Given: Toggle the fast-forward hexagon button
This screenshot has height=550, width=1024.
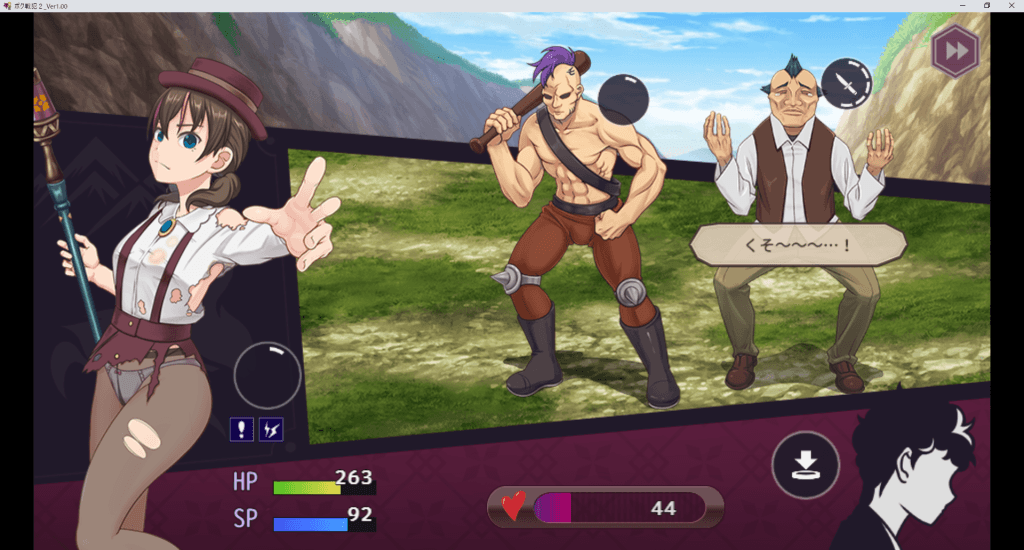Looking at the screenshot, I should point(955,52).
